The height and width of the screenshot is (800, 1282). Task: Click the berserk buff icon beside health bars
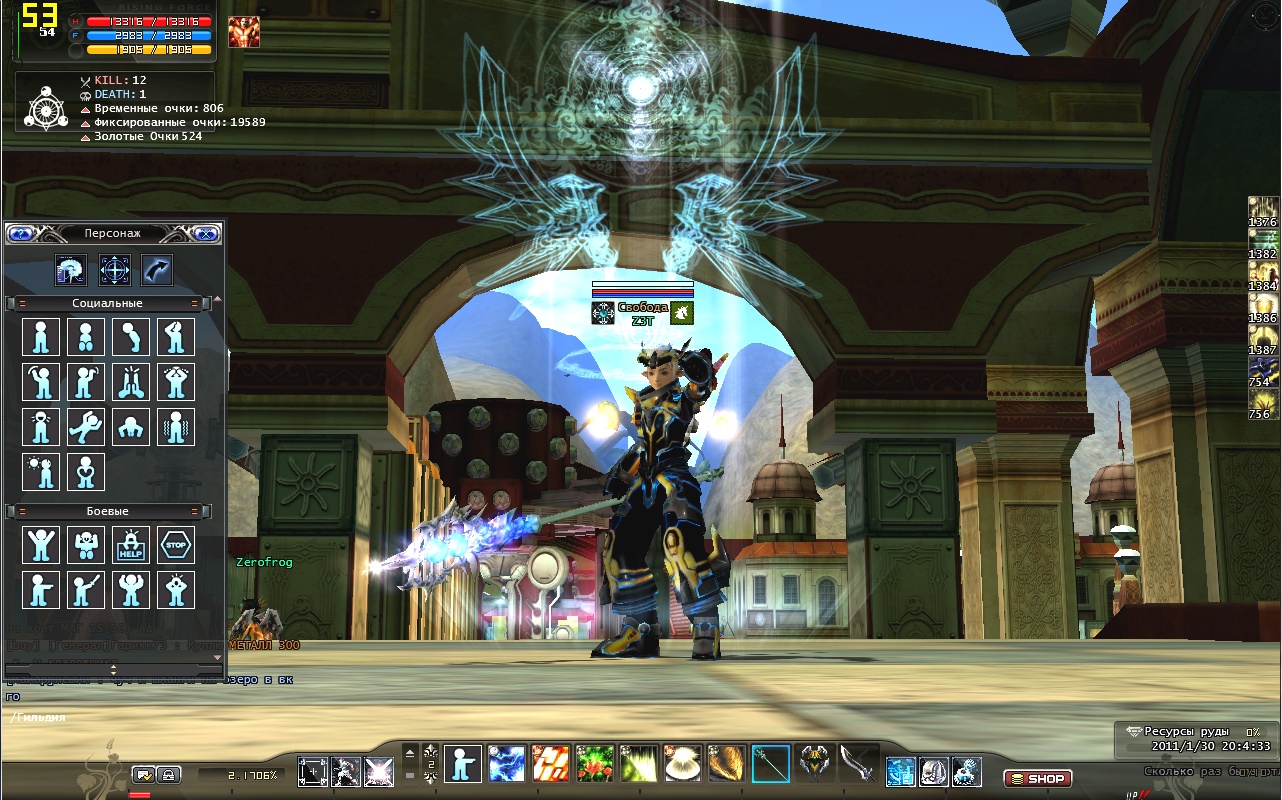pyautogui.click(x=243, y=32)
